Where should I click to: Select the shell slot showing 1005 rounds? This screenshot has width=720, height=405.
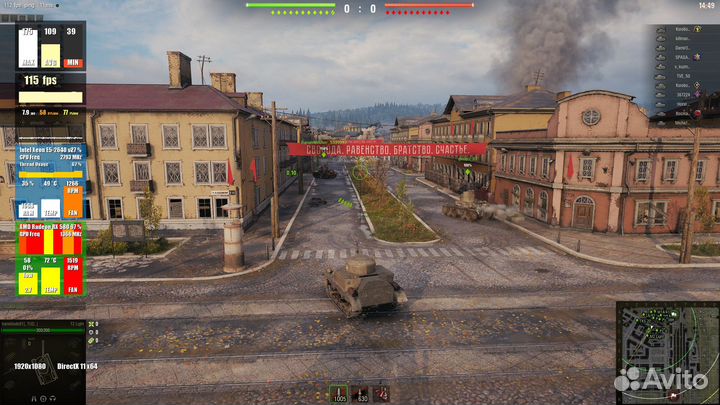tap(338, 392)
